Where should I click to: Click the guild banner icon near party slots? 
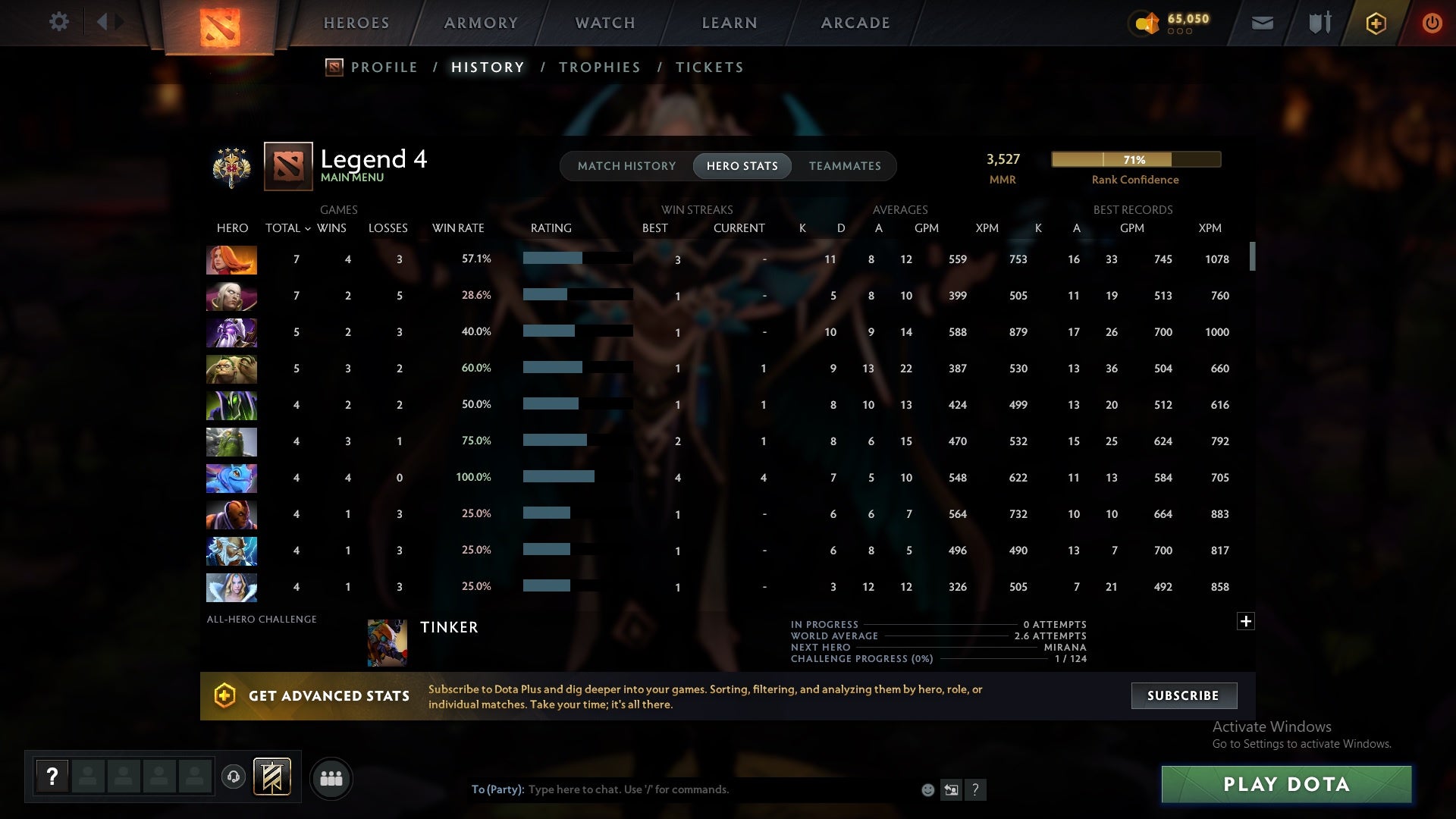[271, 777]
